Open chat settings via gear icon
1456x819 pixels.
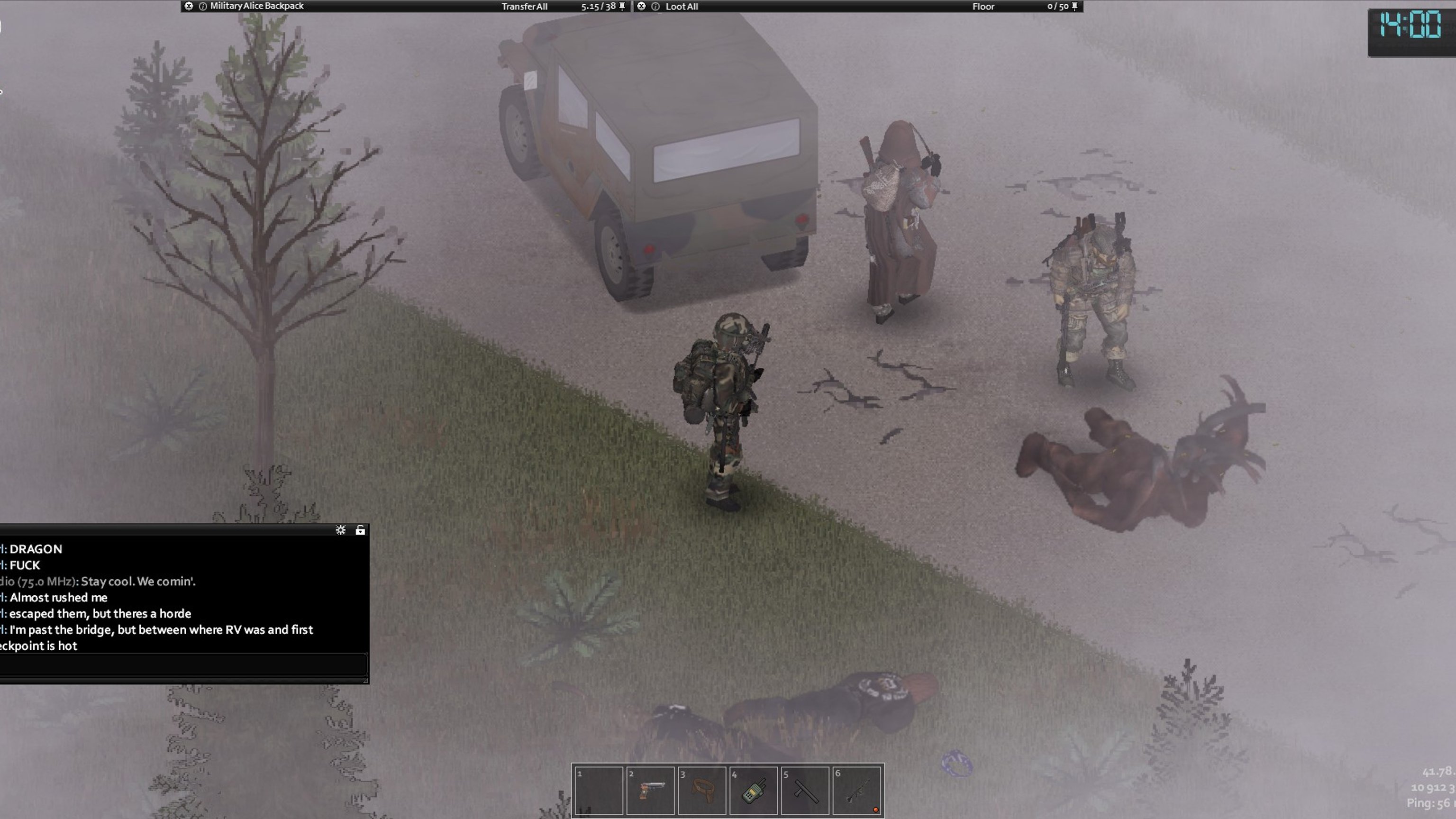point(340,529)
